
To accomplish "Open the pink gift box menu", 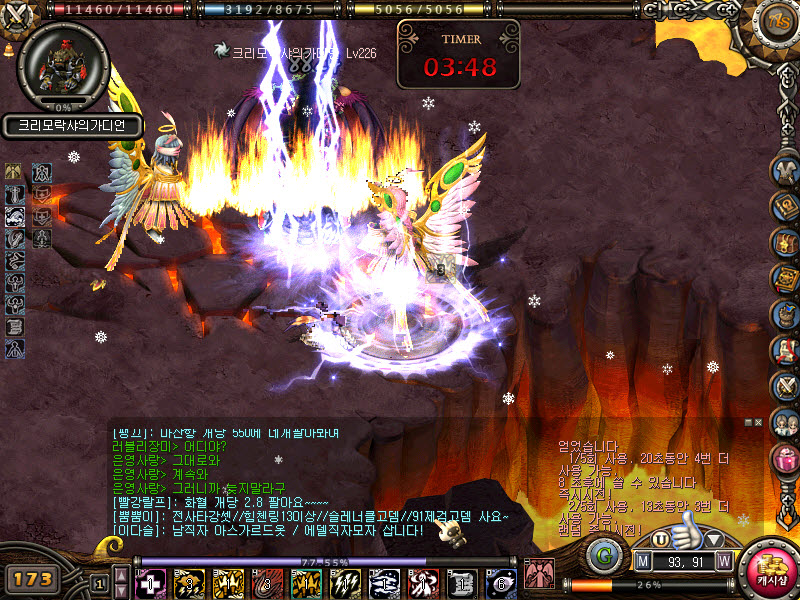I will tap(786, 461).
